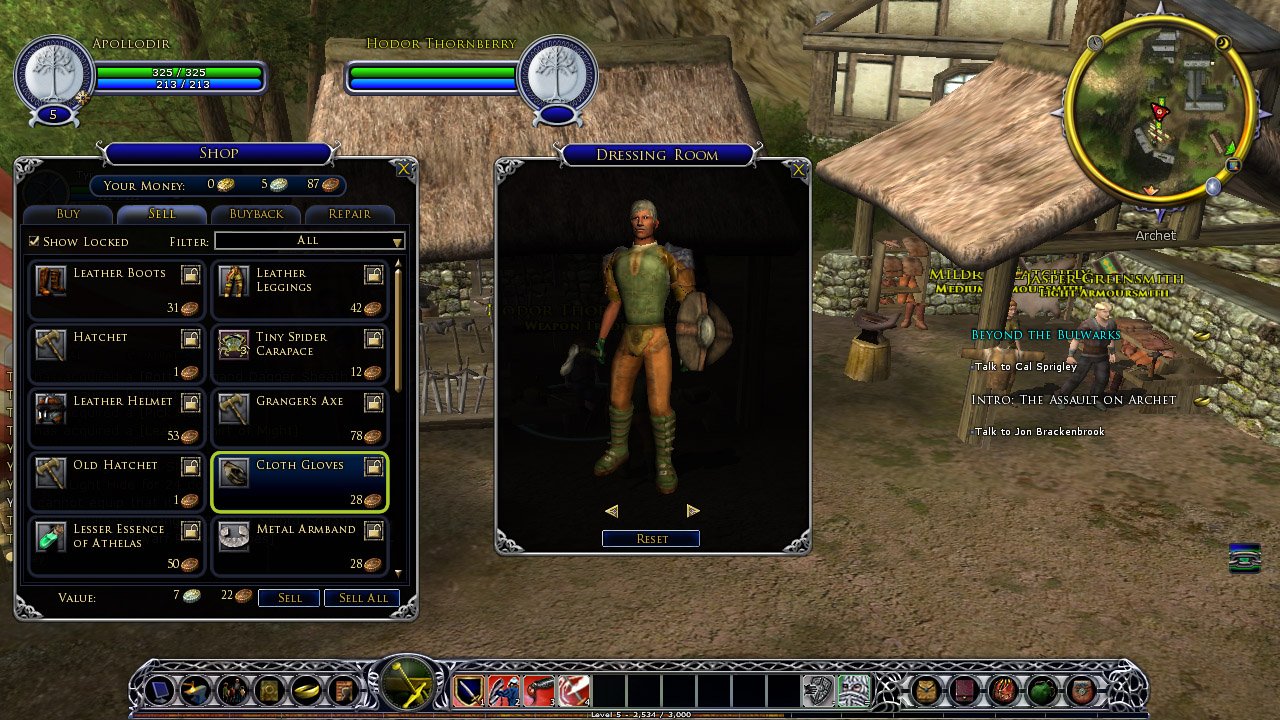Open the Filter dropdown set to All

(x=309, y=241)
